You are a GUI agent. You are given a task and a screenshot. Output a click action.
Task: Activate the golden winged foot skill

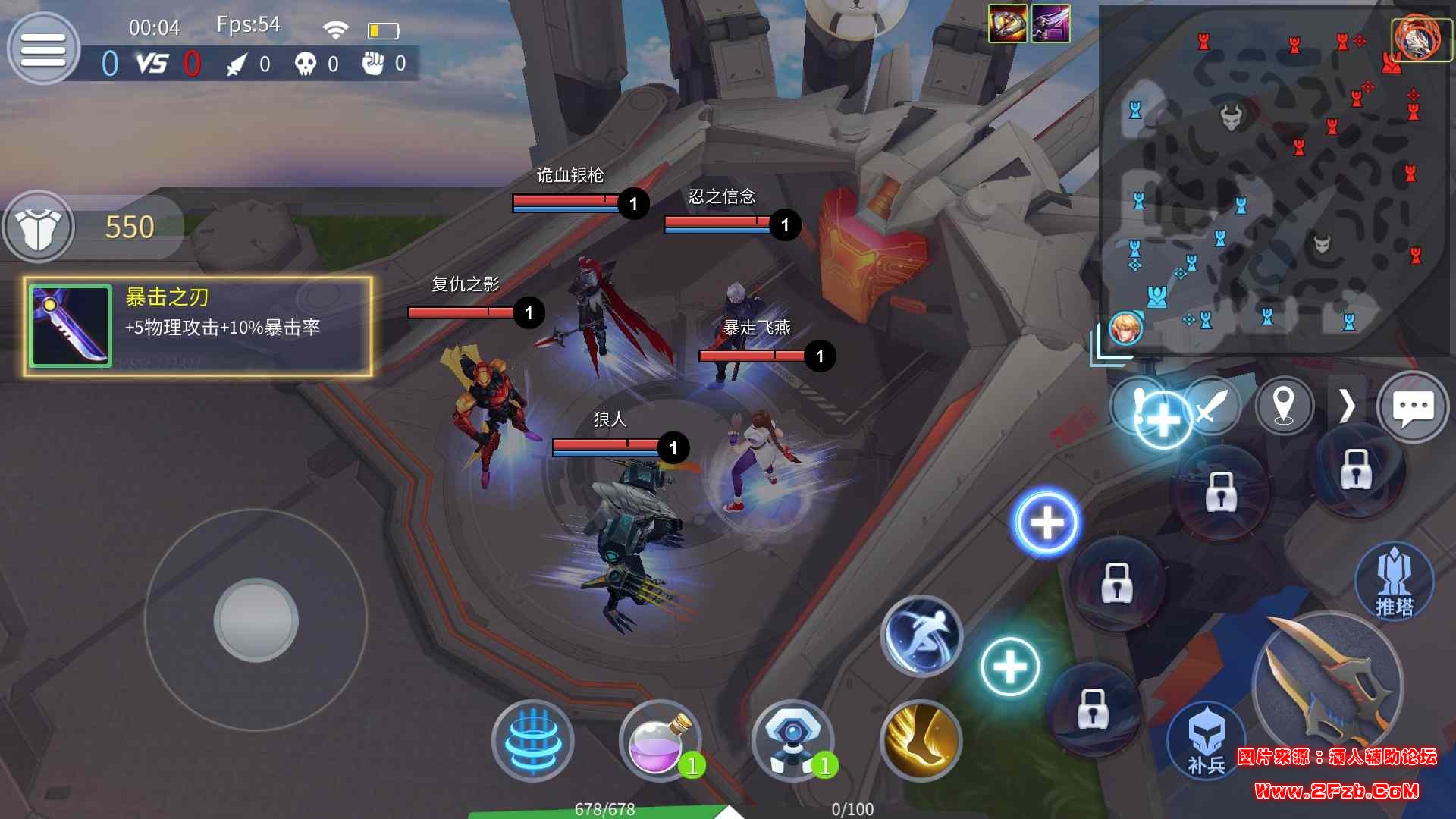point(921,740)
